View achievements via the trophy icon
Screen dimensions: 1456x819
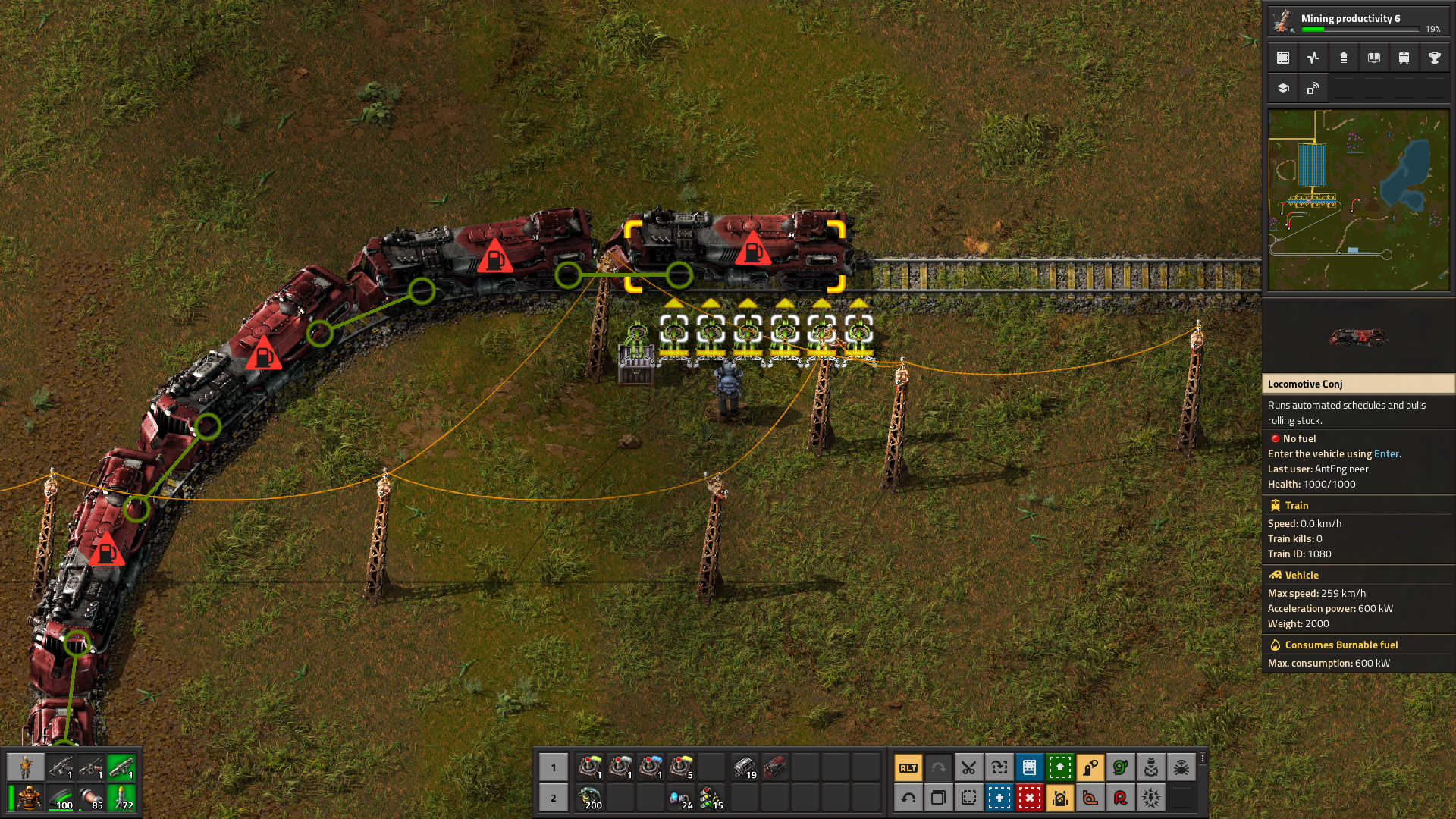(1435, 57)
